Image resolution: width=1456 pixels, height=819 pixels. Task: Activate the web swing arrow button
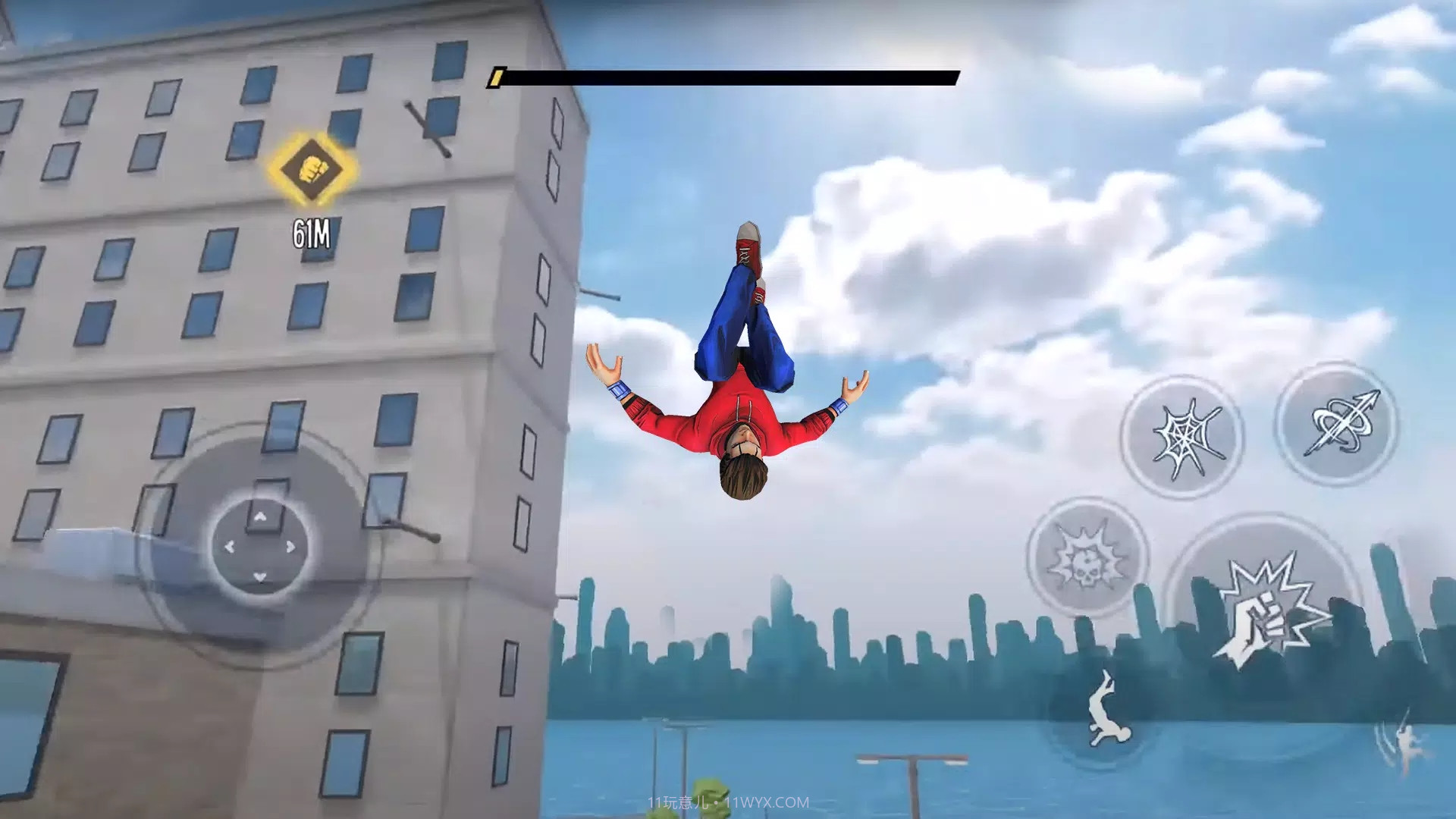click(1338, 425)
